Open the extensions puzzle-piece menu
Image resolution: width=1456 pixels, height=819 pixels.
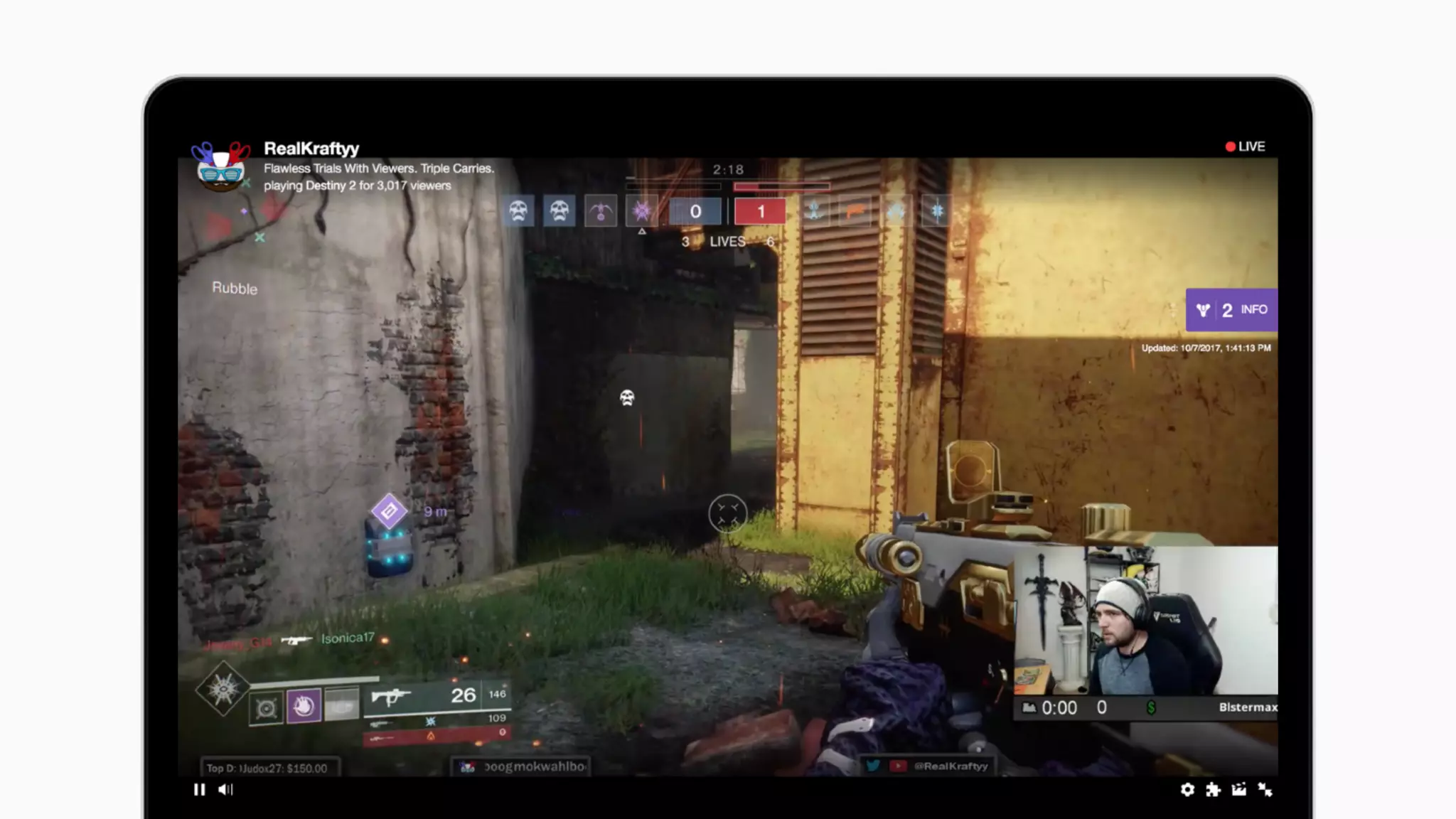point(1213,789)
